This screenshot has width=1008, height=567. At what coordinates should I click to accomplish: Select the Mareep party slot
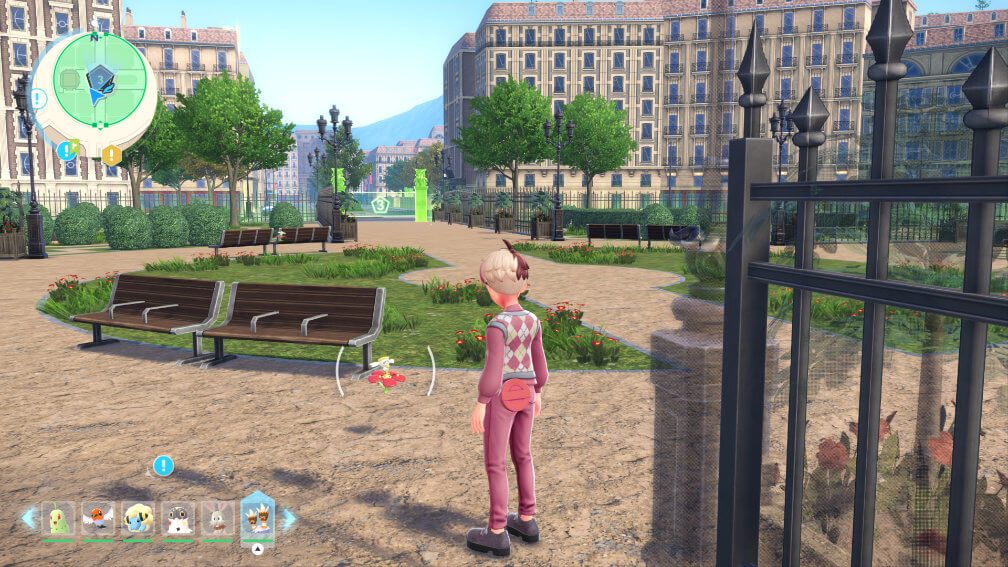coord(138,519)
